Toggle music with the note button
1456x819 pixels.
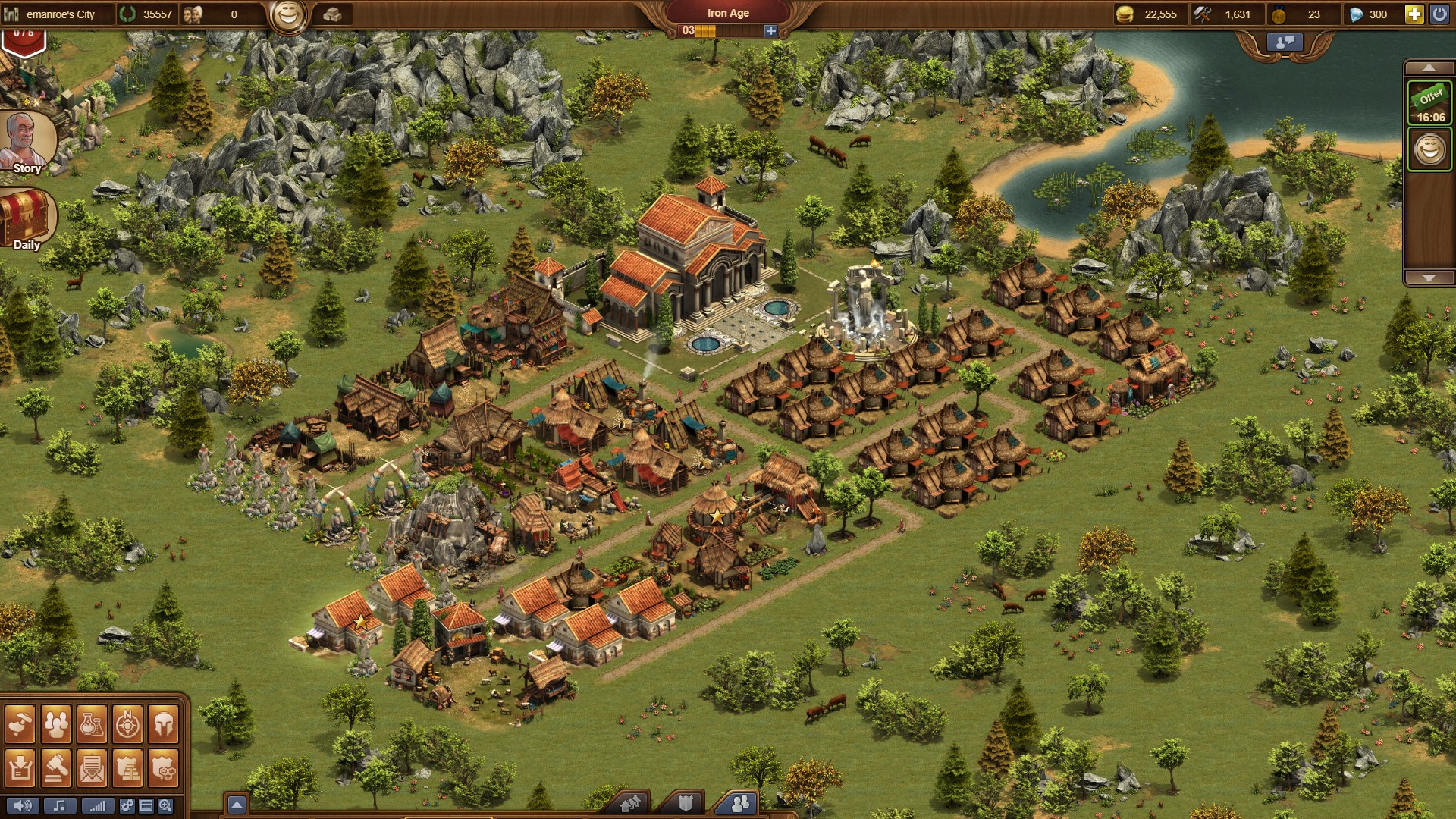tap(59, 806)
